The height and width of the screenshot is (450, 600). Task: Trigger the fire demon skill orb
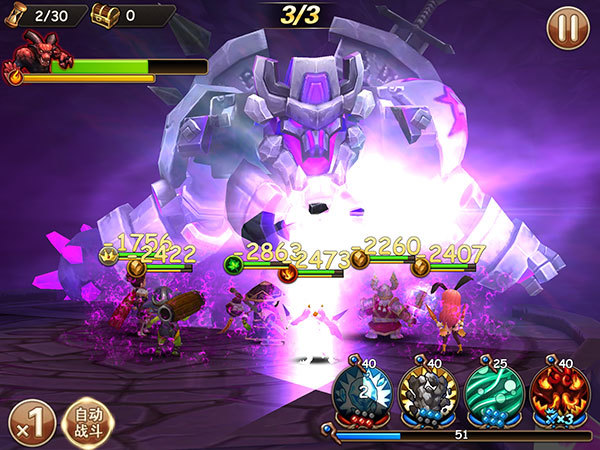555,393
